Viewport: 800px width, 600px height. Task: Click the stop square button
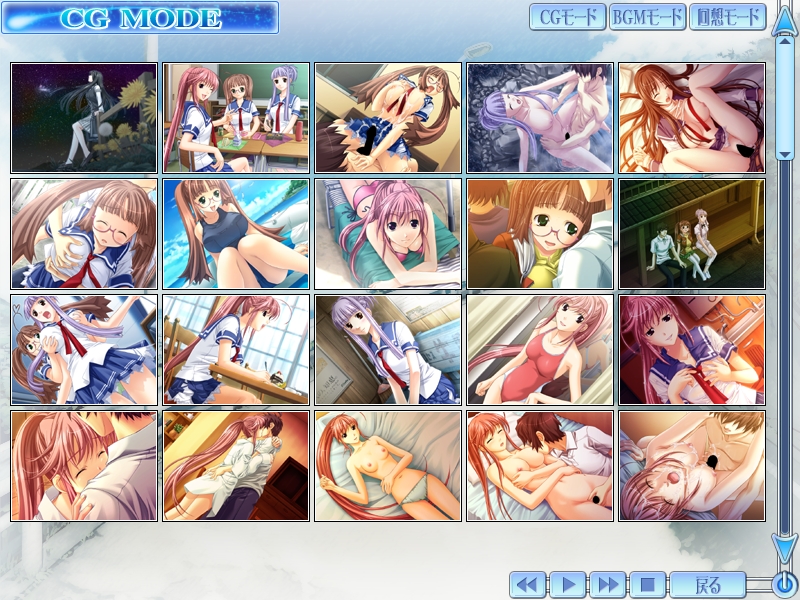click(x=646, y=584)
